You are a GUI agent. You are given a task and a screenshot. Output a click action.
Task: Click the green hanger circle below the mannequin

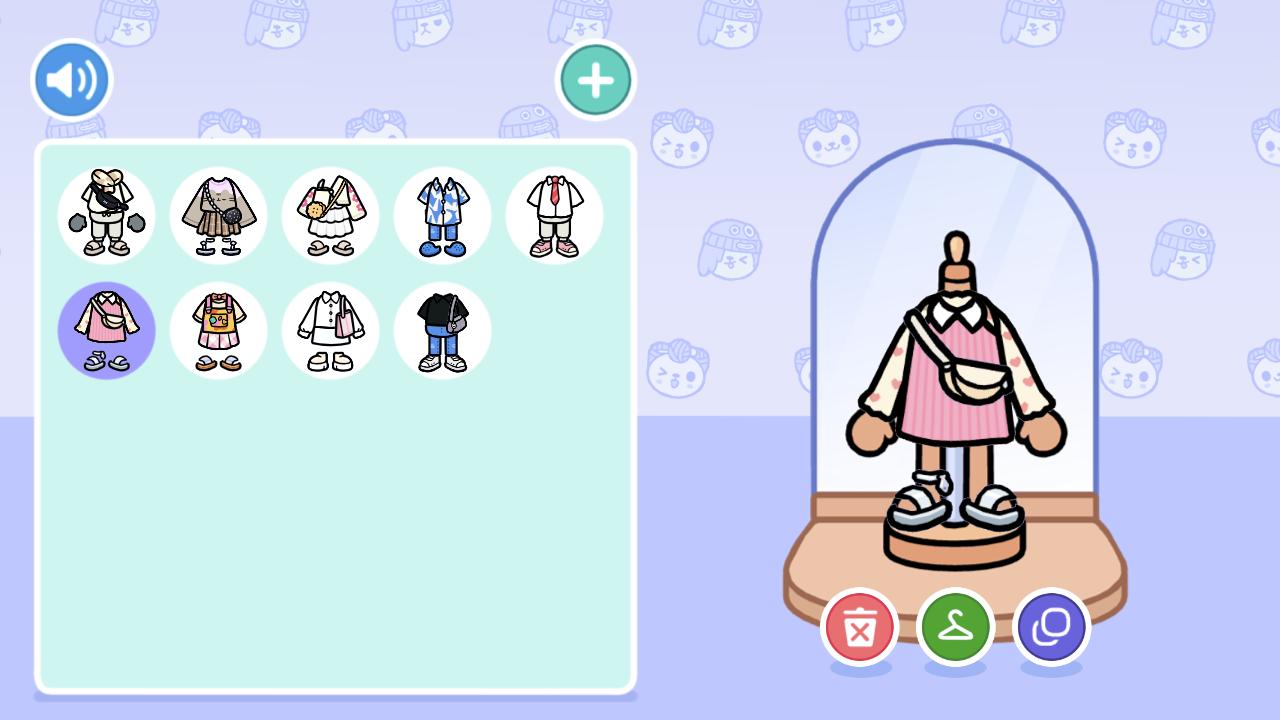(x=955, y=627)
